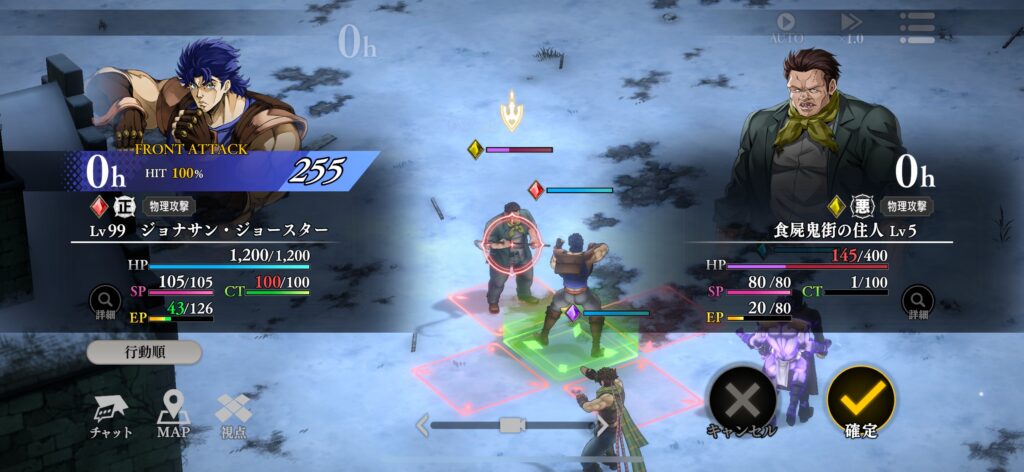Cancel the attack with キャンセル button

741,402
